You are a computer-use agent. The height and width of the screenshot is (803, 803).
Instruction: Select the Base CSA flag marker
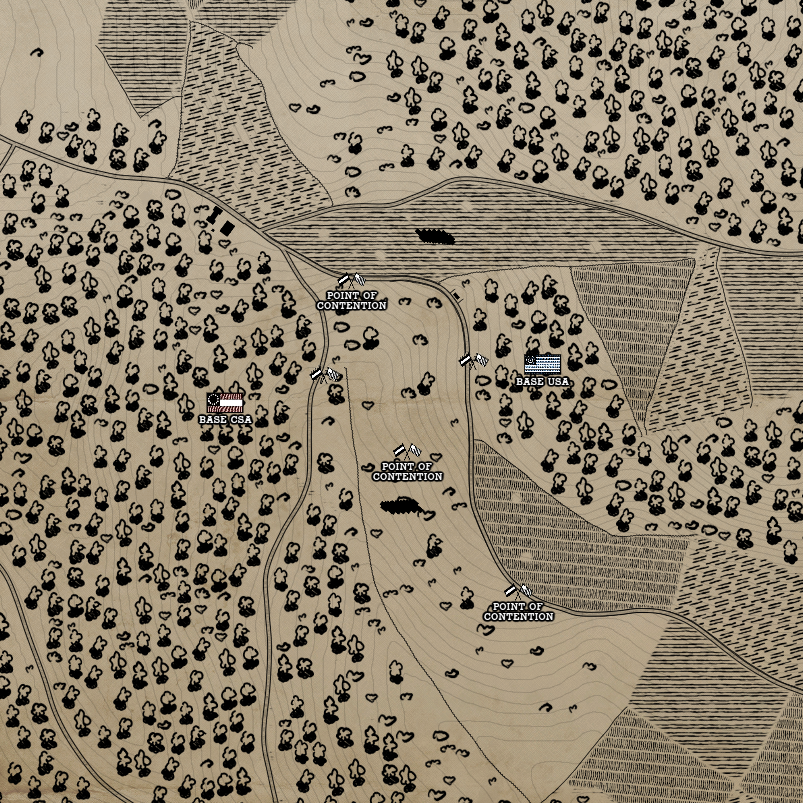click(x=225, y=402)
